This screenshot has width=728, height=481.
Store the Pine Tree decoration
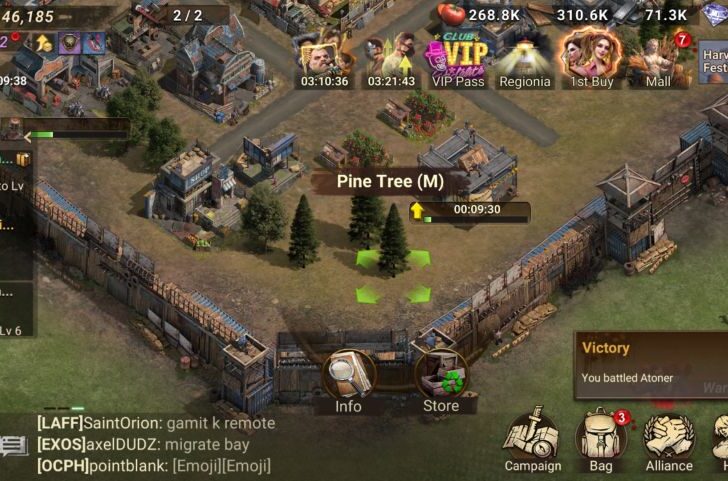click(440, 378)
